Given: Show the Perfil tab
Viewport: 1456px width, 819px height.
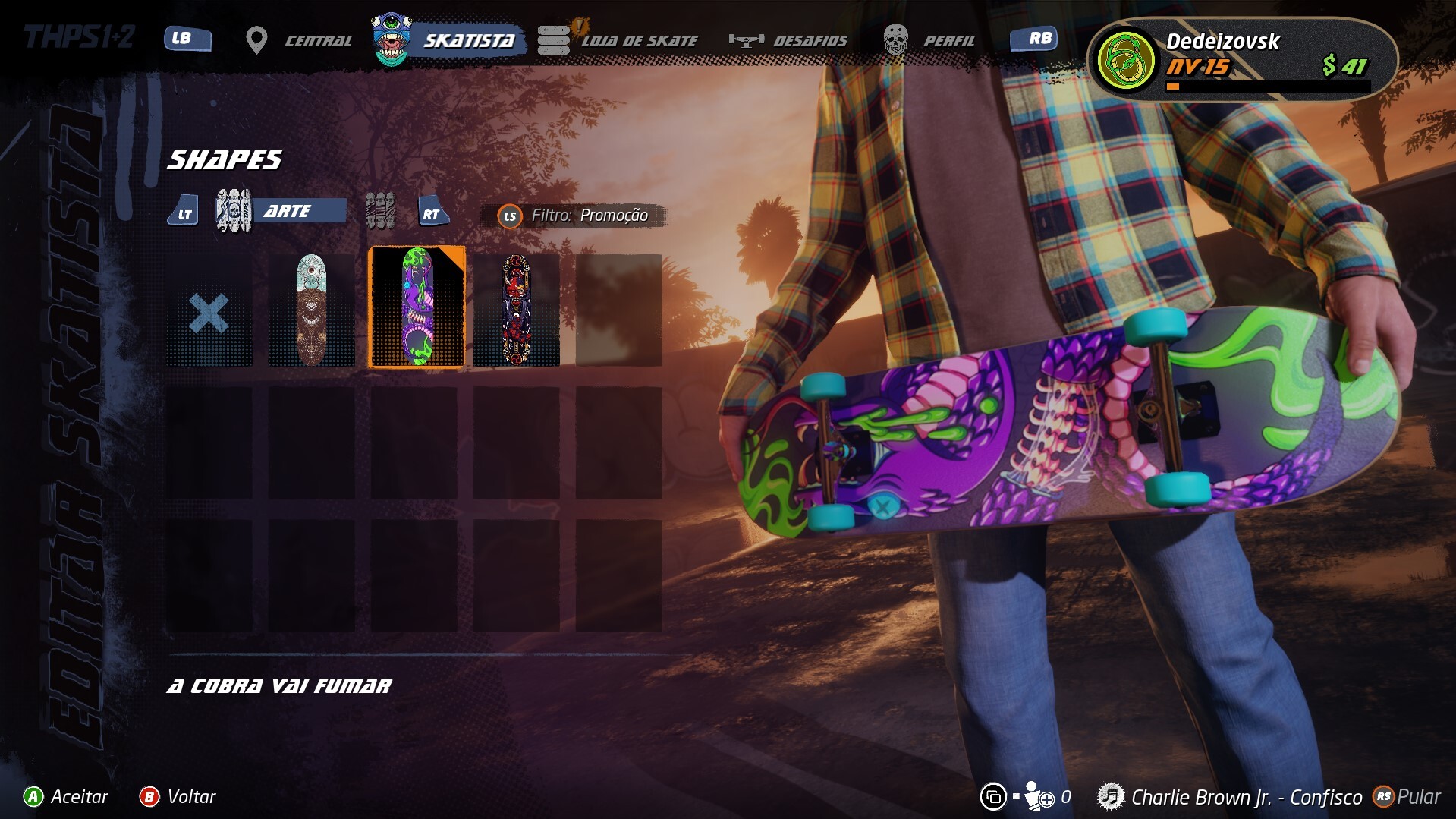Looking at the screenshot, I should 930,40.
